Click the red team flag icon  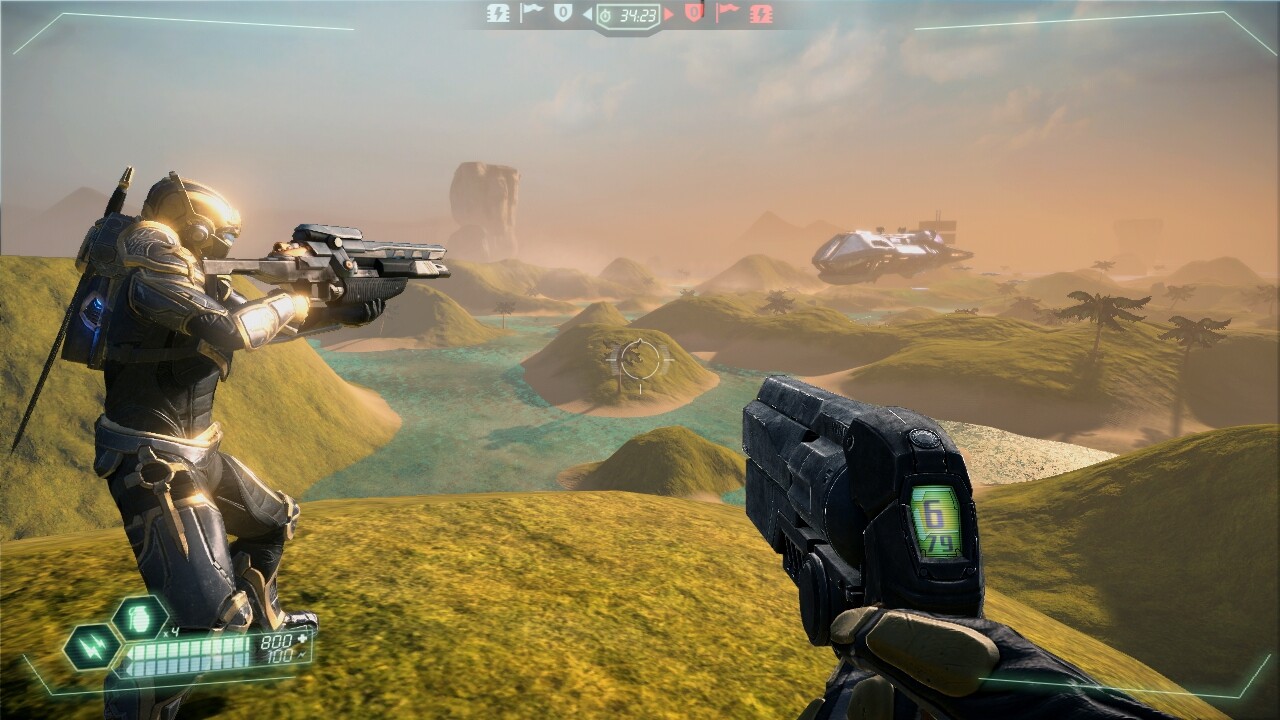tap(727, 13)
